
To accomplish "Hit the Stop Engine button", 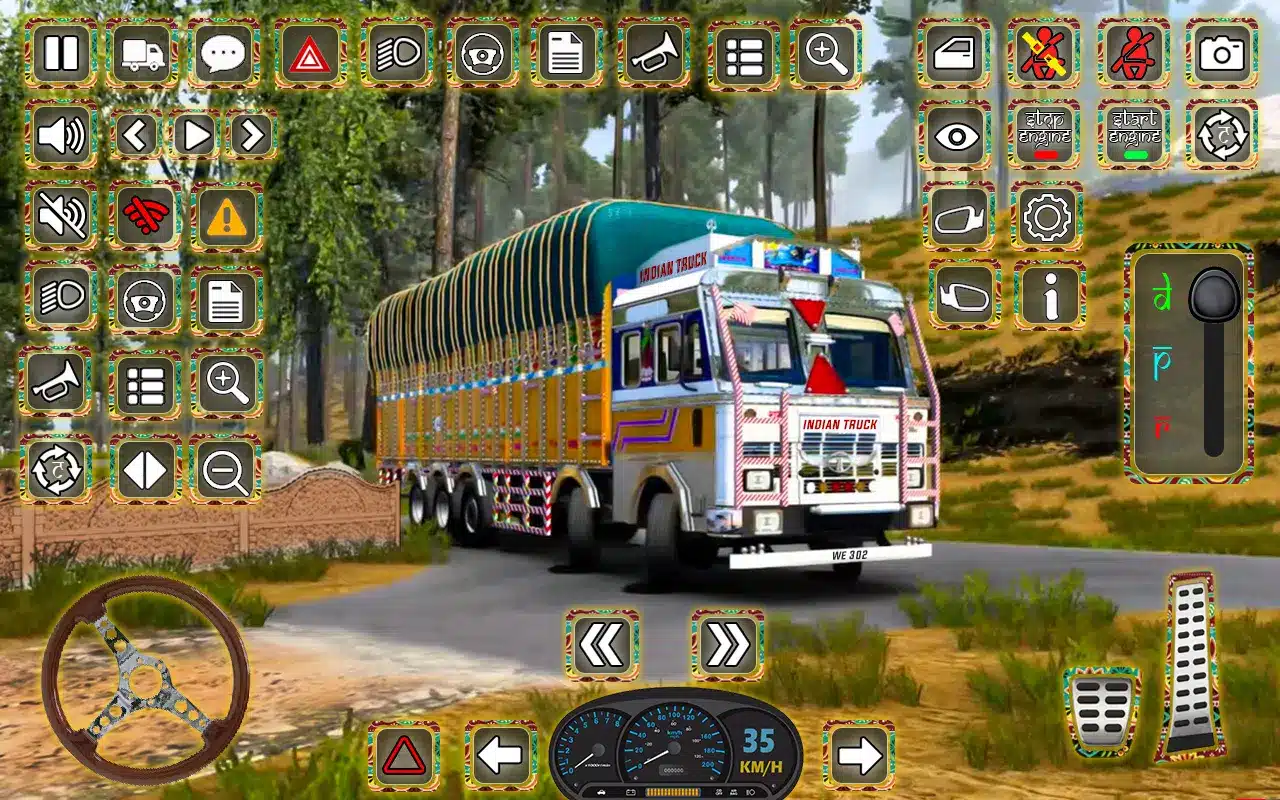I will point(1044,135).
